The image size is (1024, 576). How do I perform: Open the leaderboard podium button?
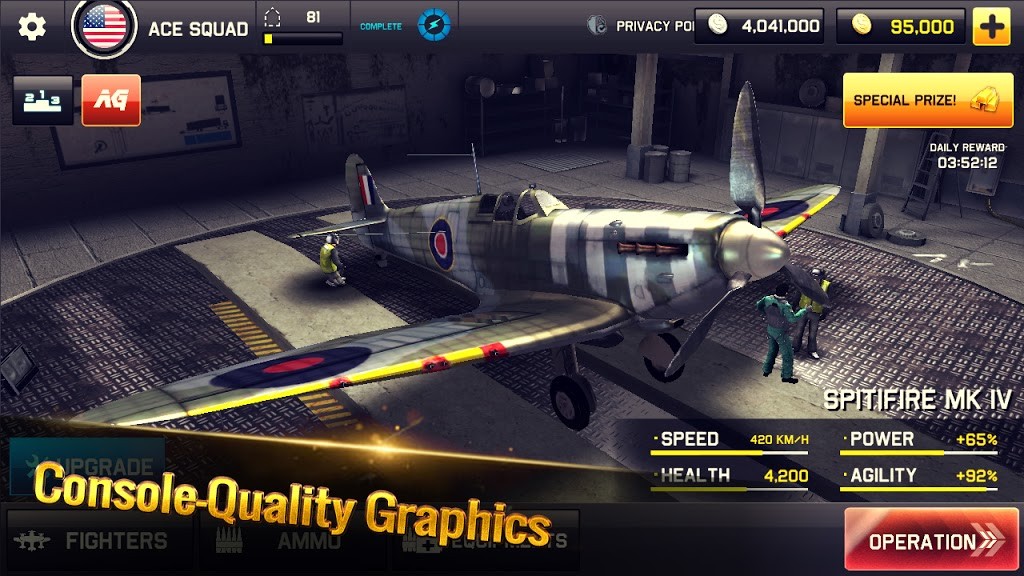[42, 100]
